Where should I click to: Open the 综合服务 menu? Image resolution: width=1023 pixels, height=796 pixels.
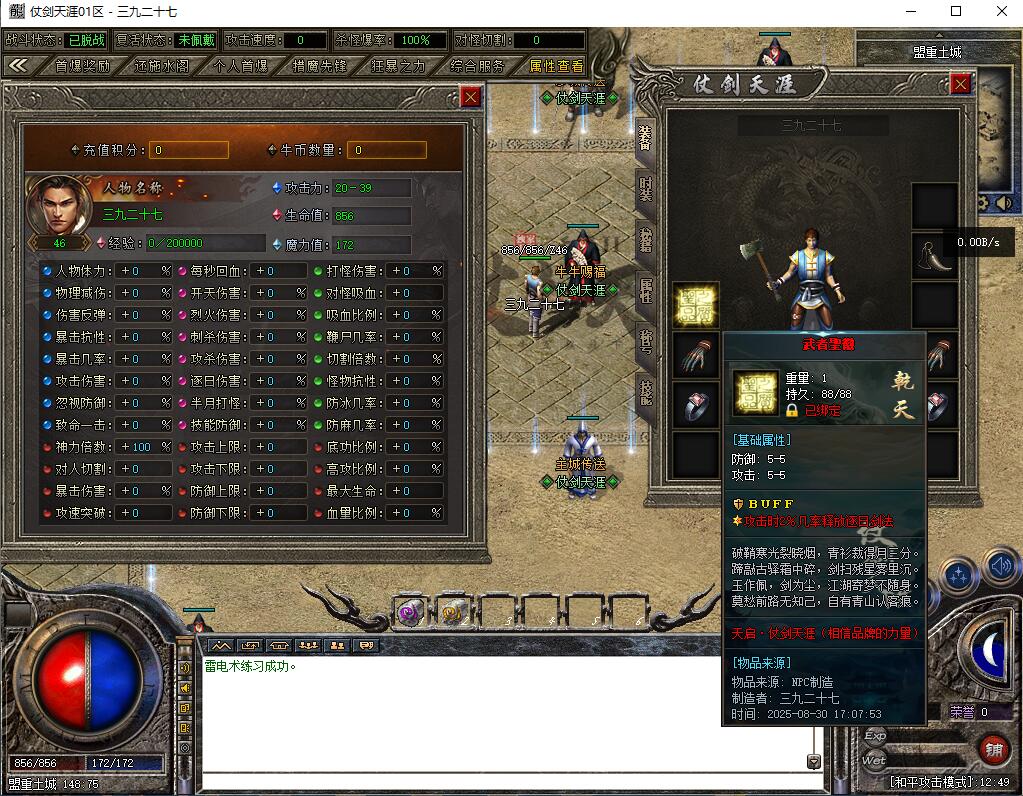click(477, 66)
